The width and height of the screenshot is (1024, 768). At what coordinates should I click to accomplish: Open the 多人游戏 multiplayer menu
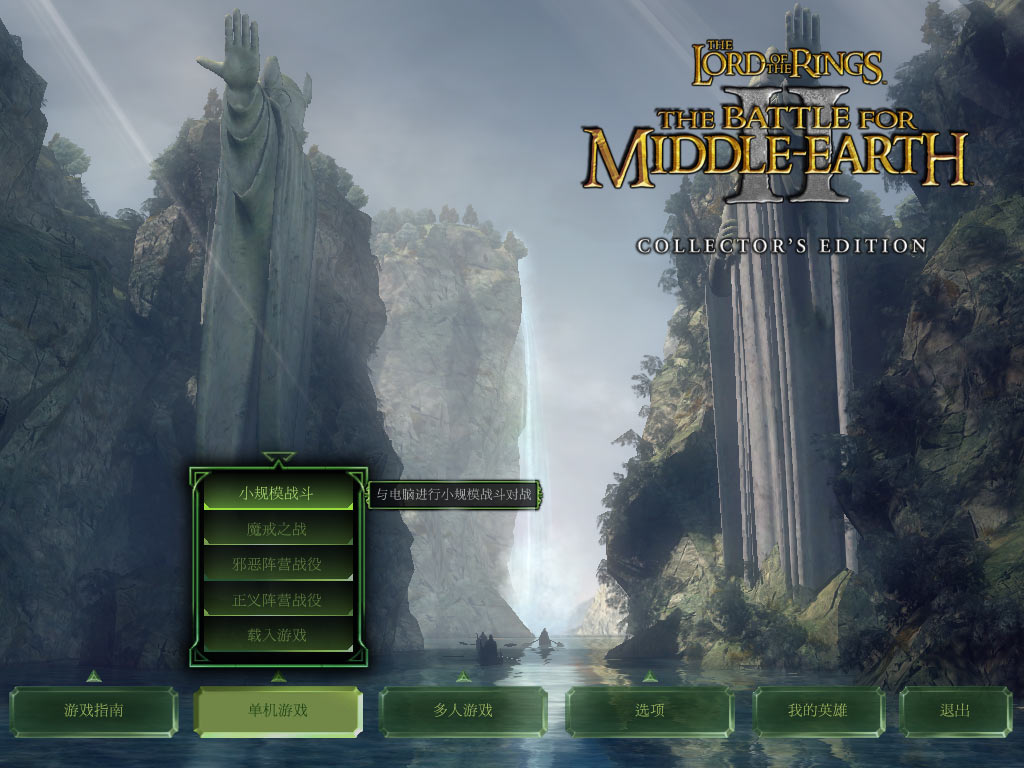click(463, 711)
